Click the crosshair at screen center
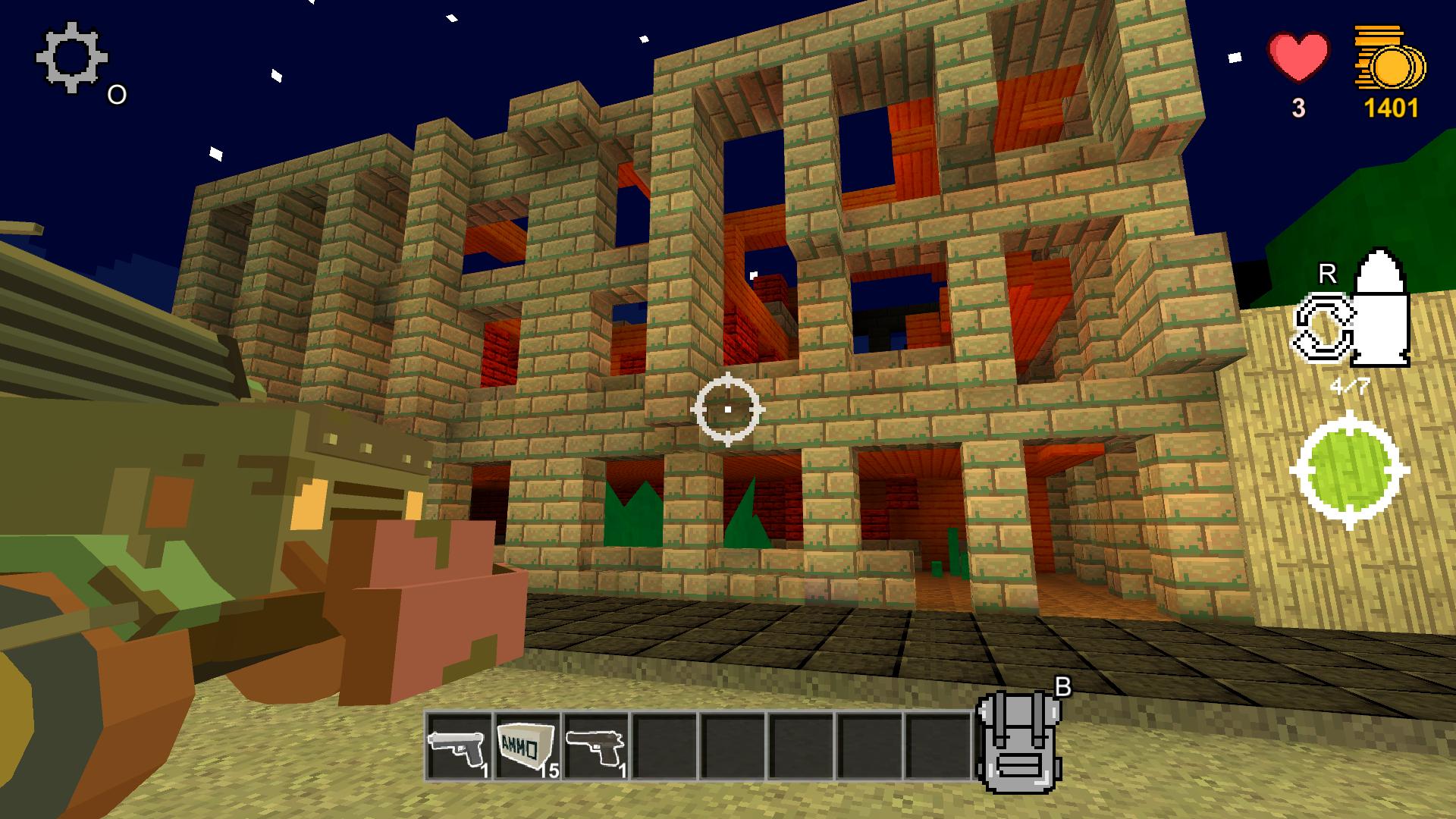Viewport: 1456px width, 819px height. (728, 409)
